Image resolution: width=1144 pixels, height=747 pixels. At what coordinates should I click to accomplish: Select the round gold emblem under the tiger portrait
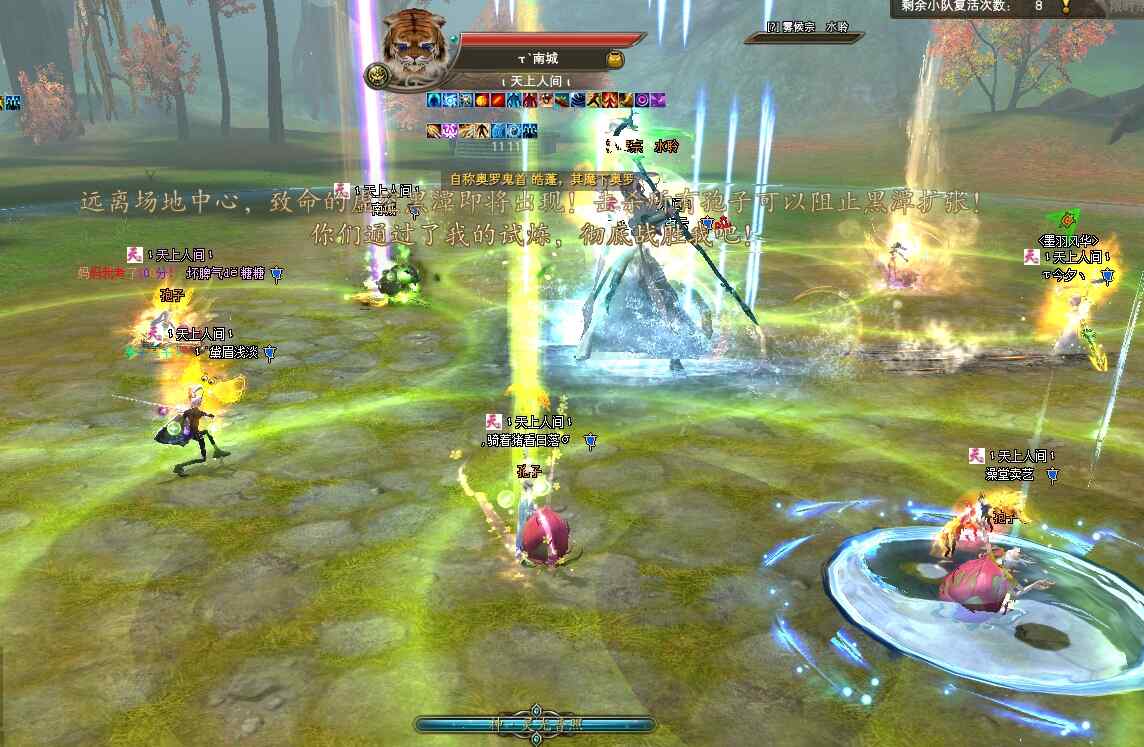pyautogui.click(x=378, y=77)
